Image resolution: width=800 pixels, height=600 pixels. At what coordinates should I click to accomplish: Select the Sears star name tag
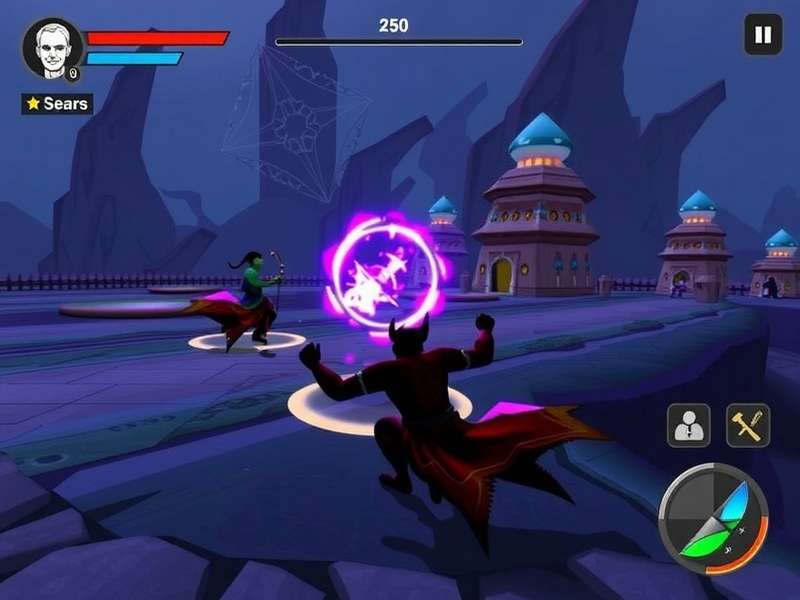(x=57, y=104)
